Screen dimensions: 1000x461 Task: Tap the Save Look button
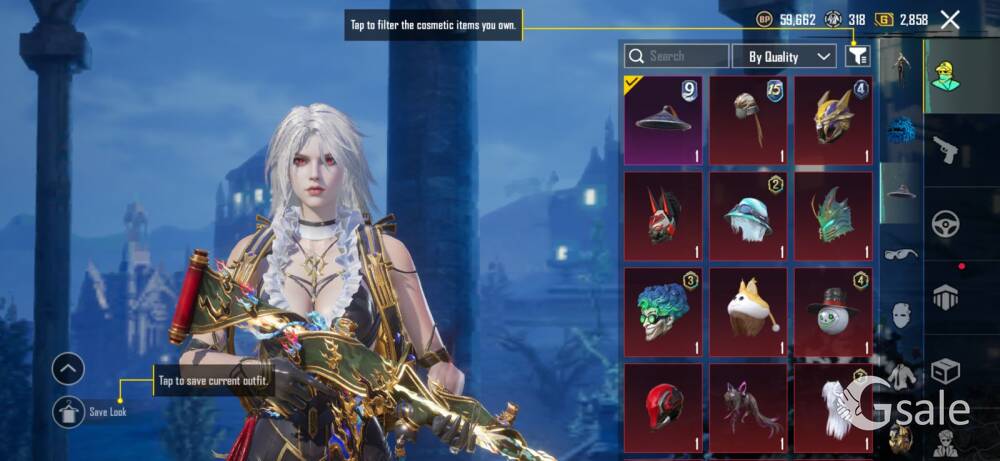tap(69, 411)
